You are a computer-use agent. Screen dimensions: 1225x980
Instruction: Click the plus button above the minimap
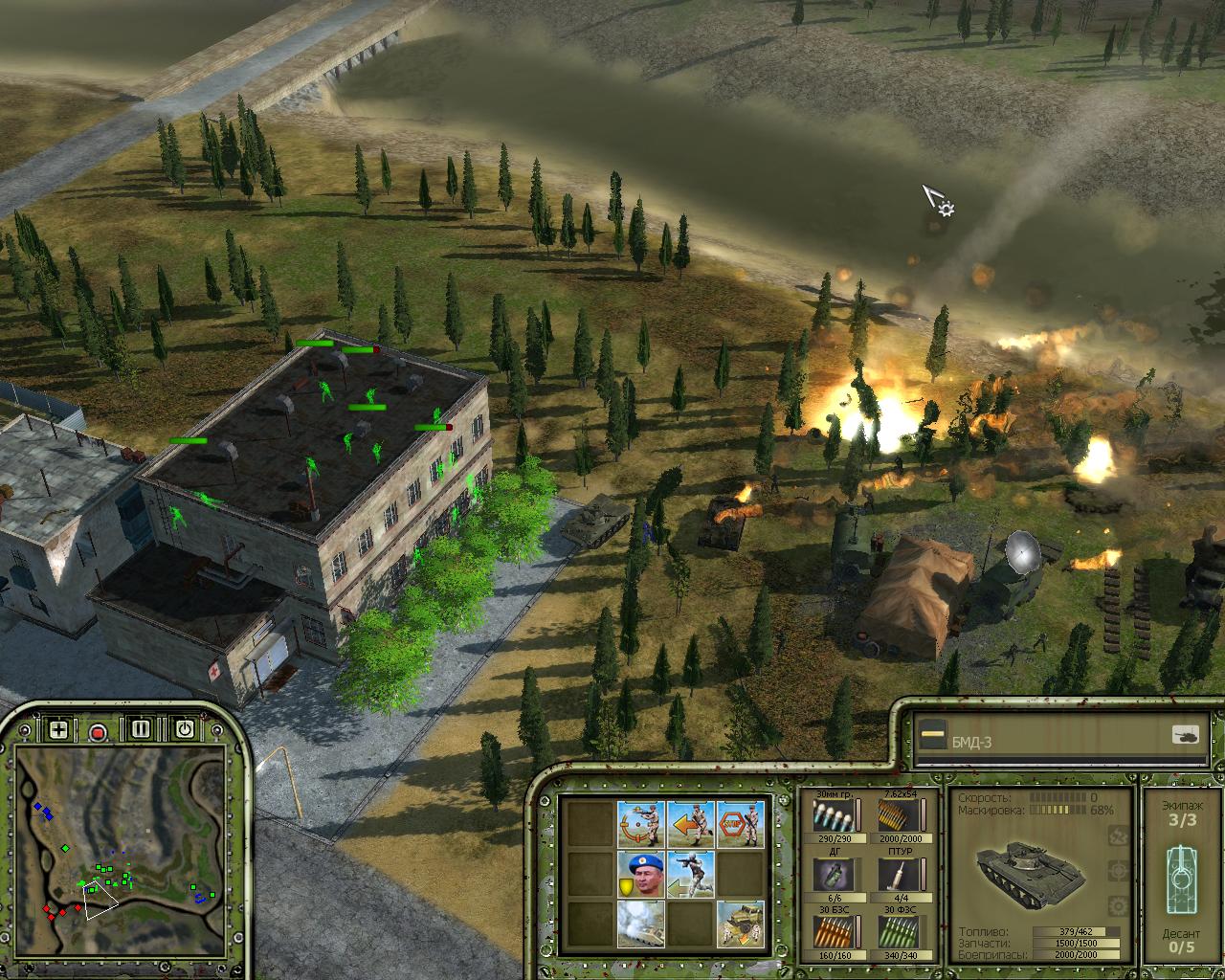[58, 730]
